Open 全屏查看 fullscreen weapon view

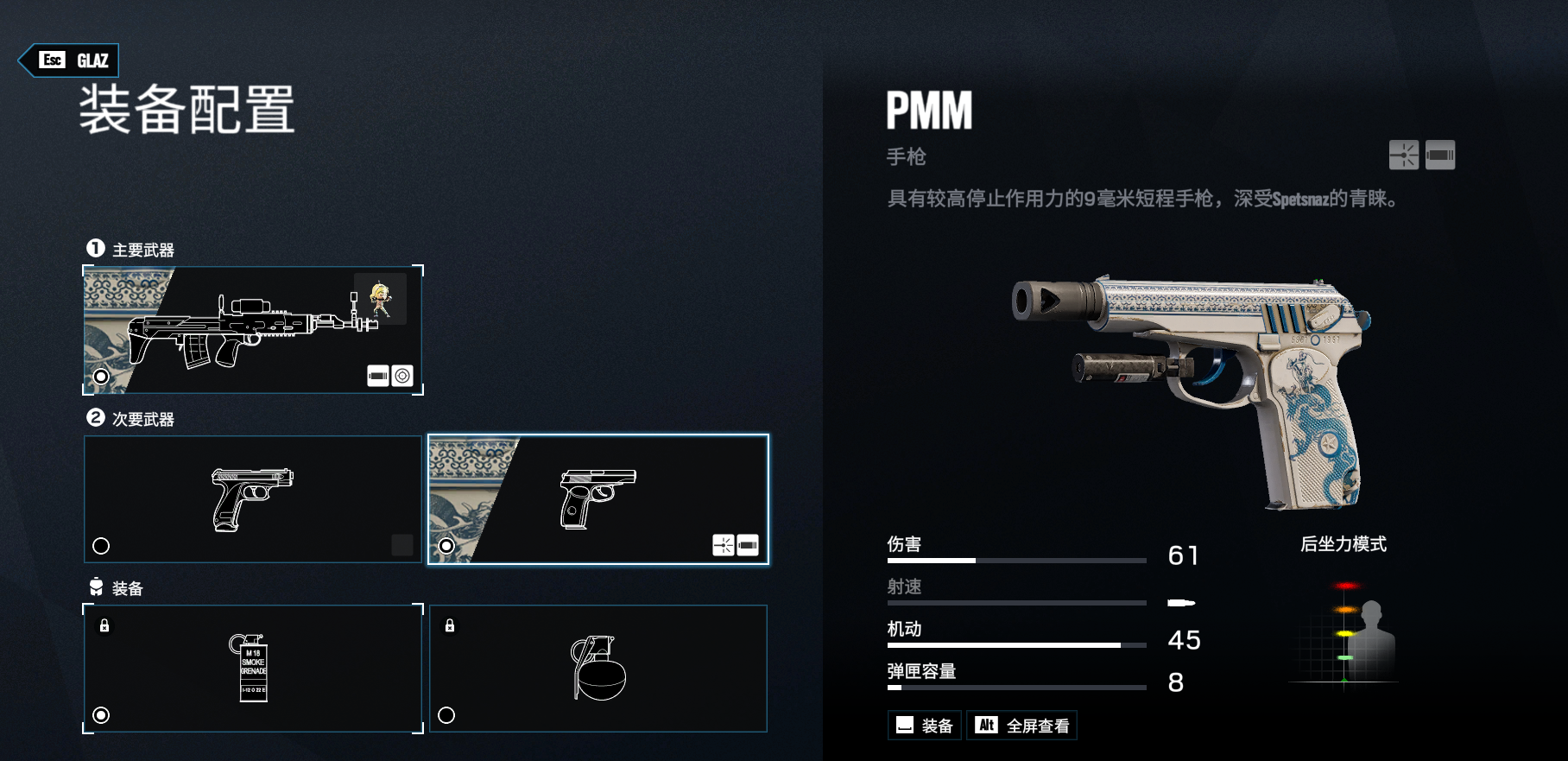[1022, 726]
